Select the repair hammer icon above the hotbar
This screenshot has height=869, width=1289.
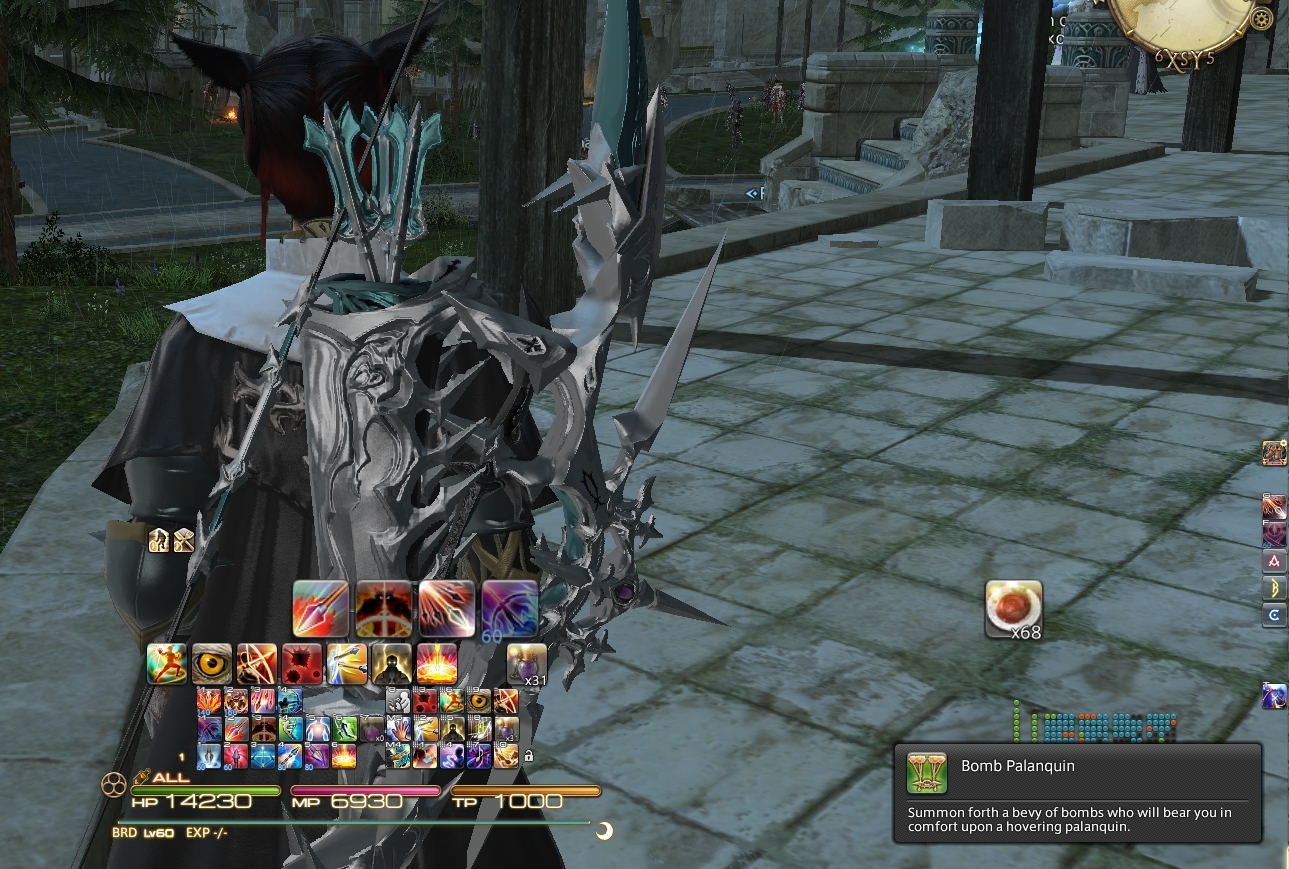(x=183, y=540)
